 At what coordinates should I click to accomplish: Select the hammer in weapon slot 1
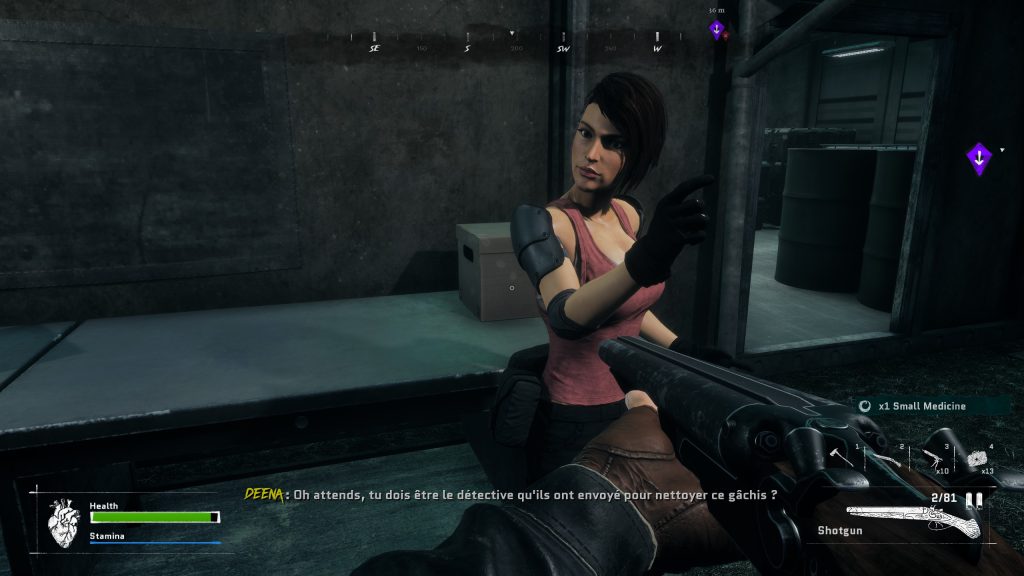click(x=841, y=458)
